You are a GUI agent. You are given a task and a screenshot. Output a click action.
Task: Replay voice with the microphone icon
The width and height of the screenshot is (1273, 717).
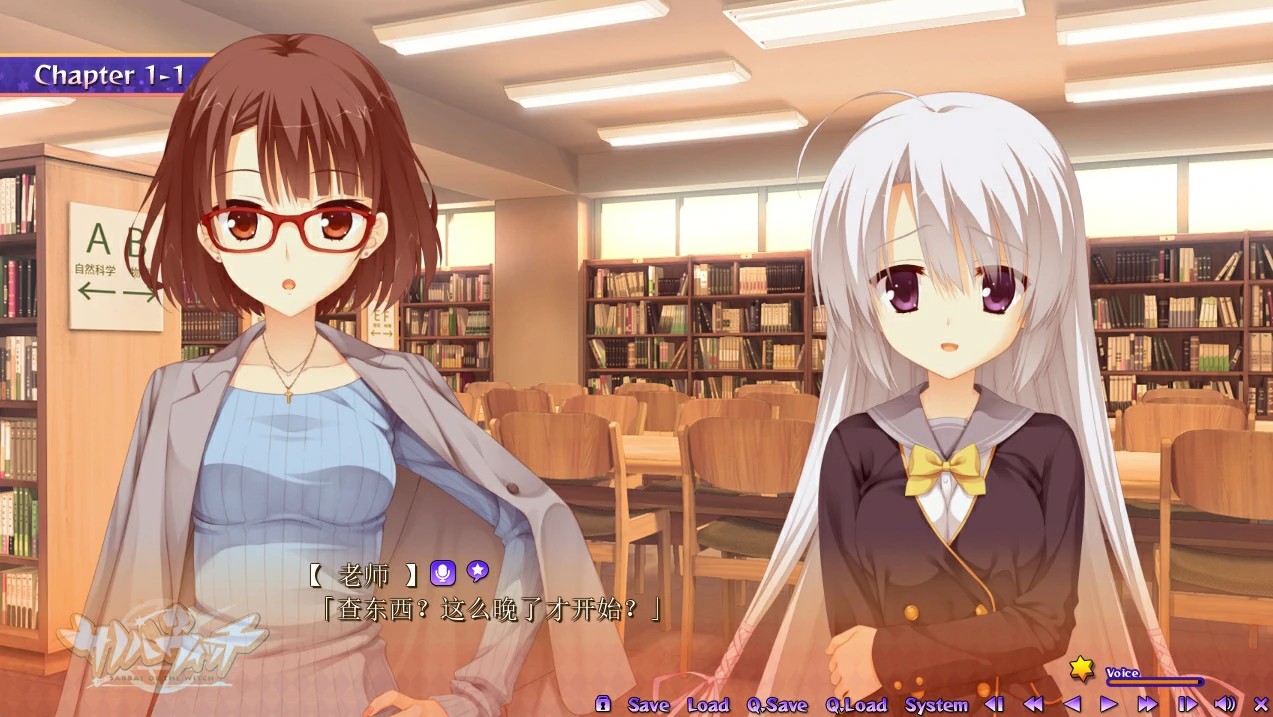point(442,573)
